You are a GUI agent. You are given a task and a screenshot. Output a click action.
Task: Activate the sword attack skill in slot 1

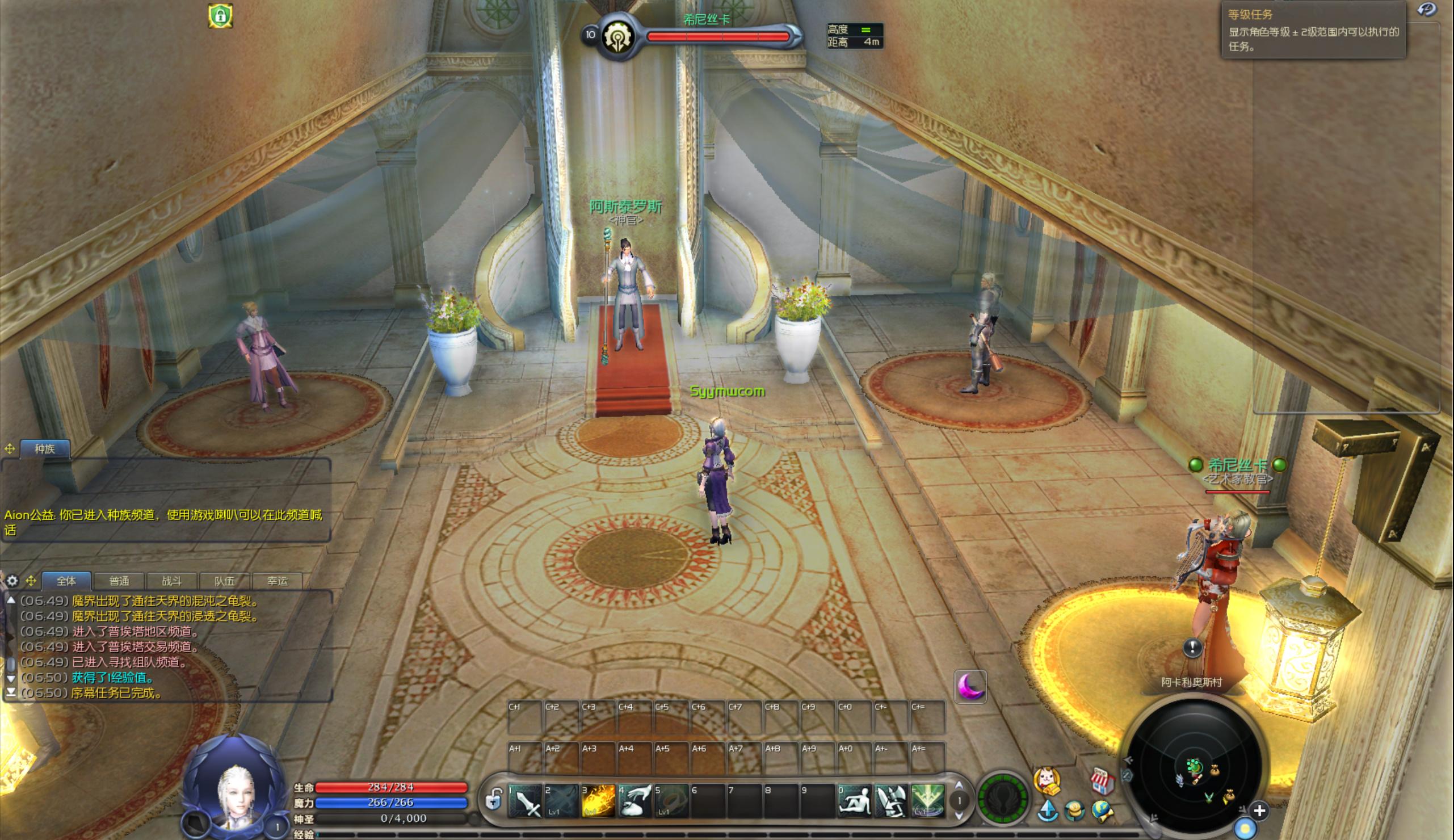coord(526,801)
